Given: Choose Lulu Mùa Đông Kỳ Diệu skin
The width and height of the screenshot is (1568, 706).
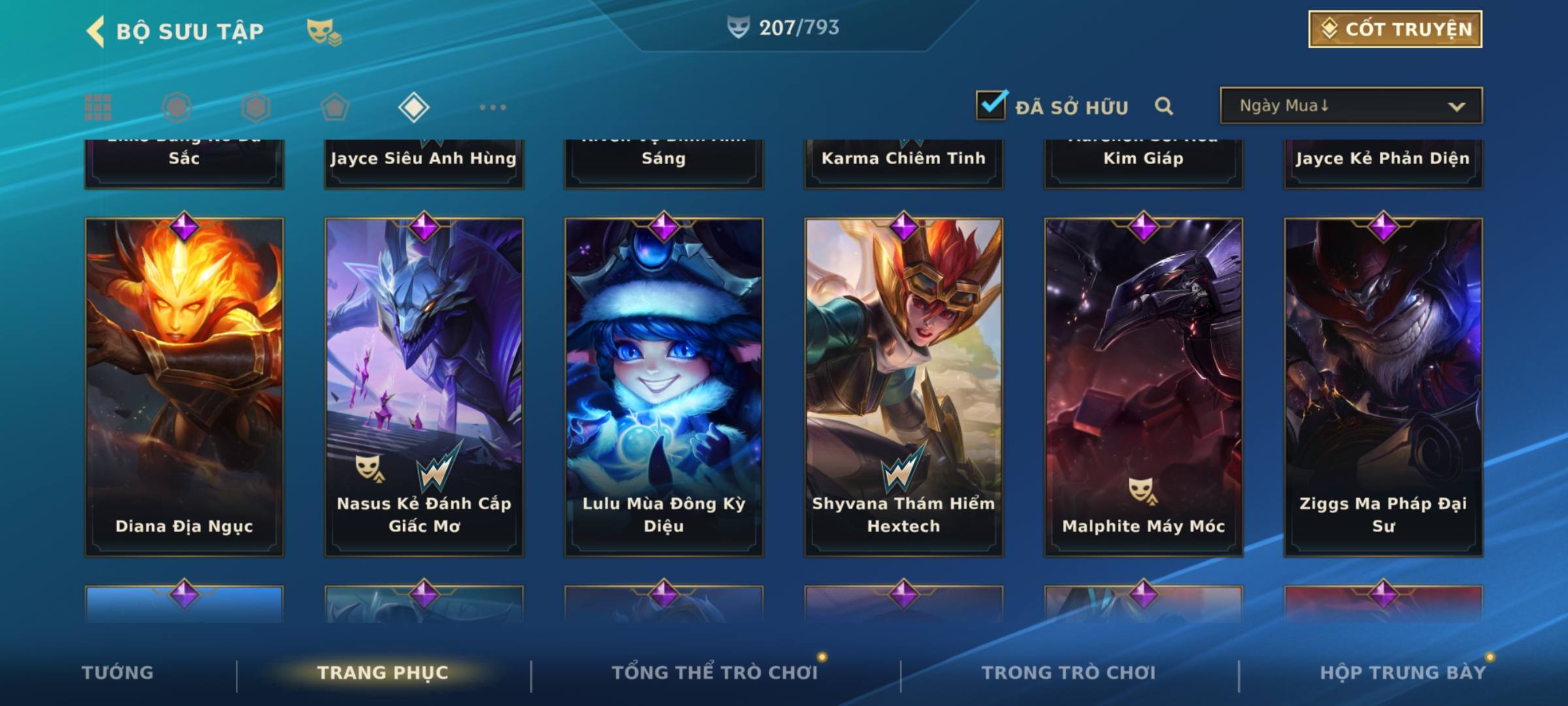Looking at the screenshot, I should pyautogui.click(x=664, y=387).
